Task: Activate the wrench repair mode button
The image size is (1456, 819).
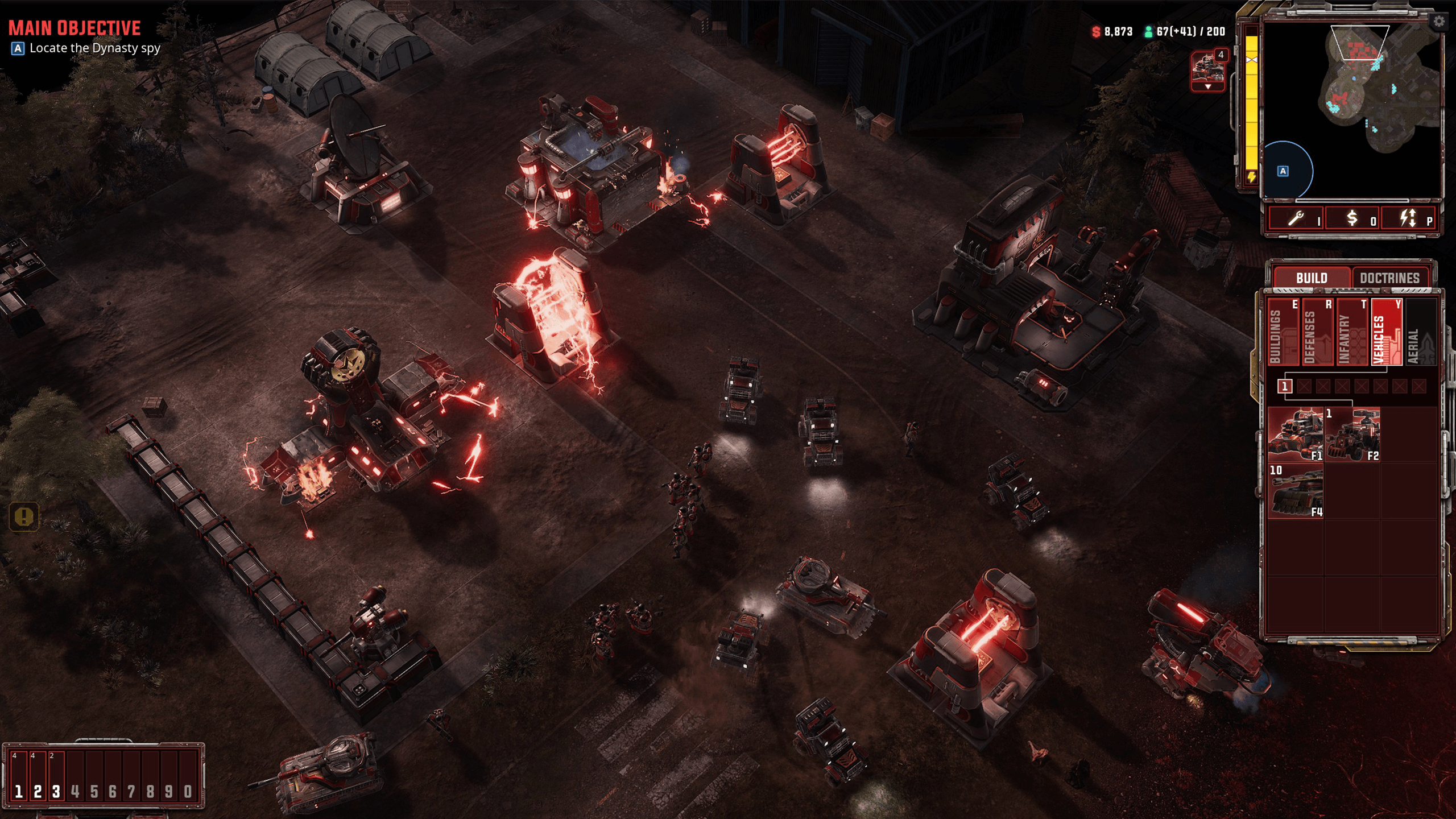Action: click(x=1297, y=218)
